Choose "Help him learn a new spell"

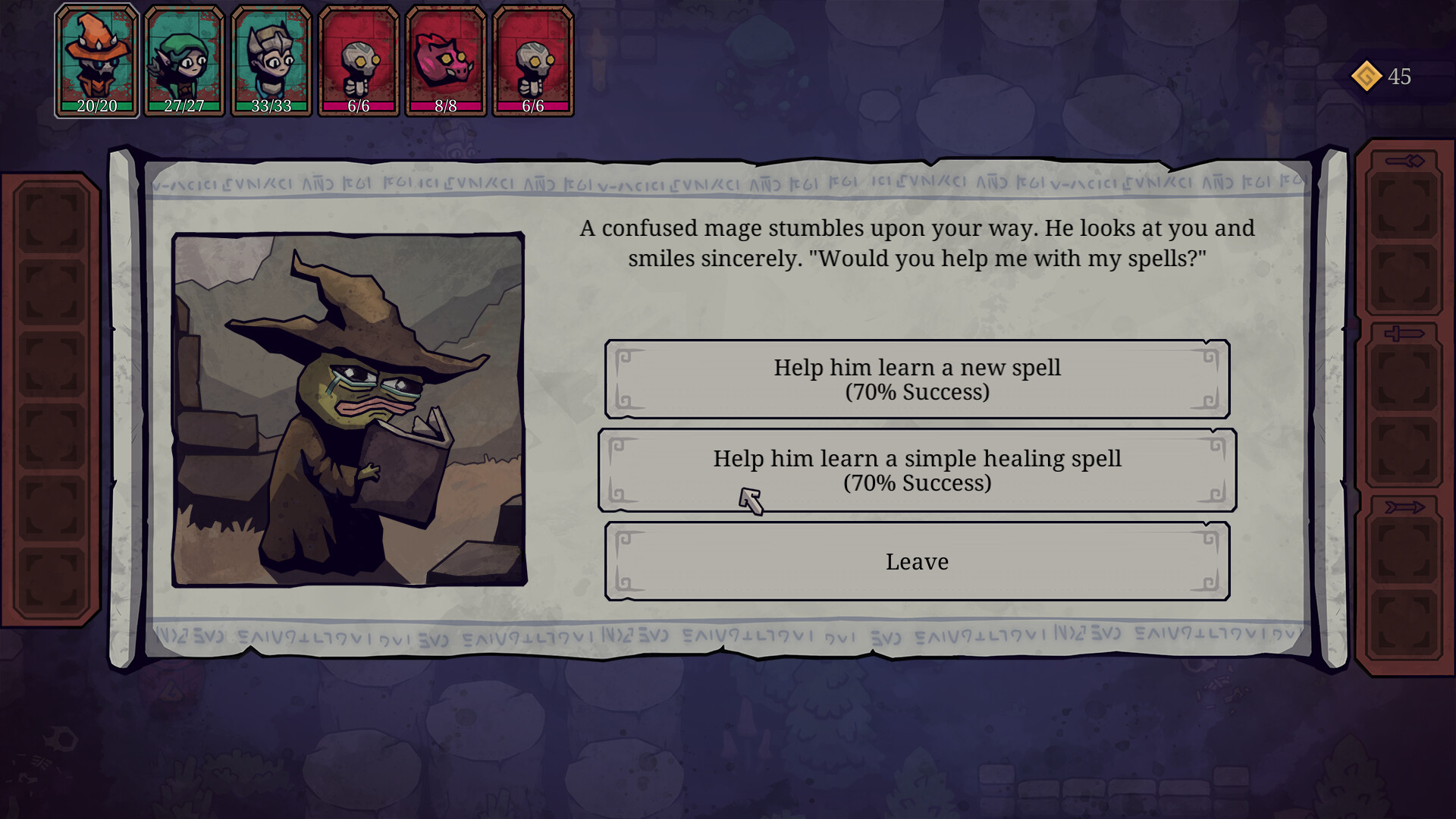[x=917, y=379]
